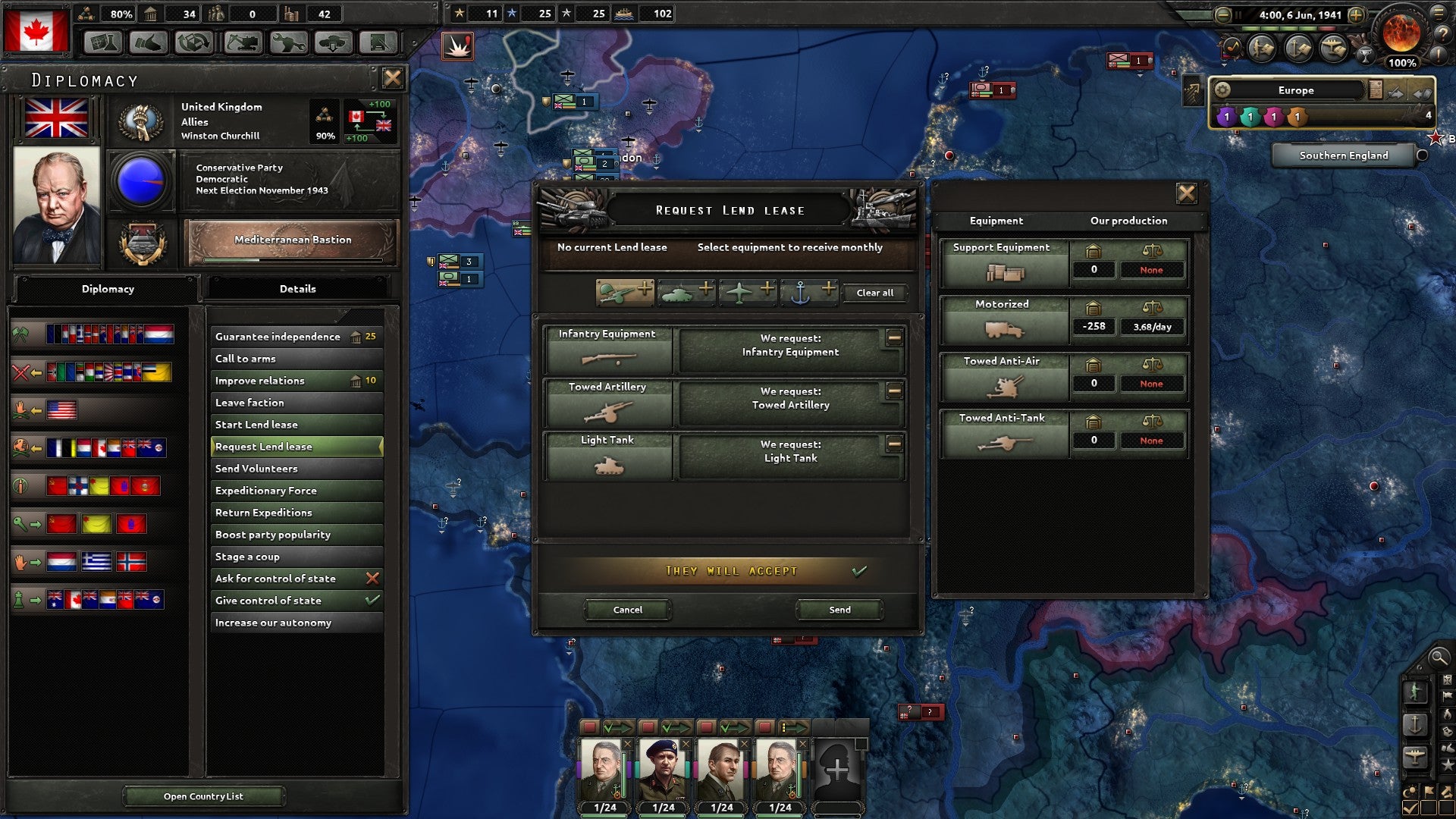Switch to the Details tab
Image resolution: width=1456 pixels, height=819 pixels.
click(297, 289)
